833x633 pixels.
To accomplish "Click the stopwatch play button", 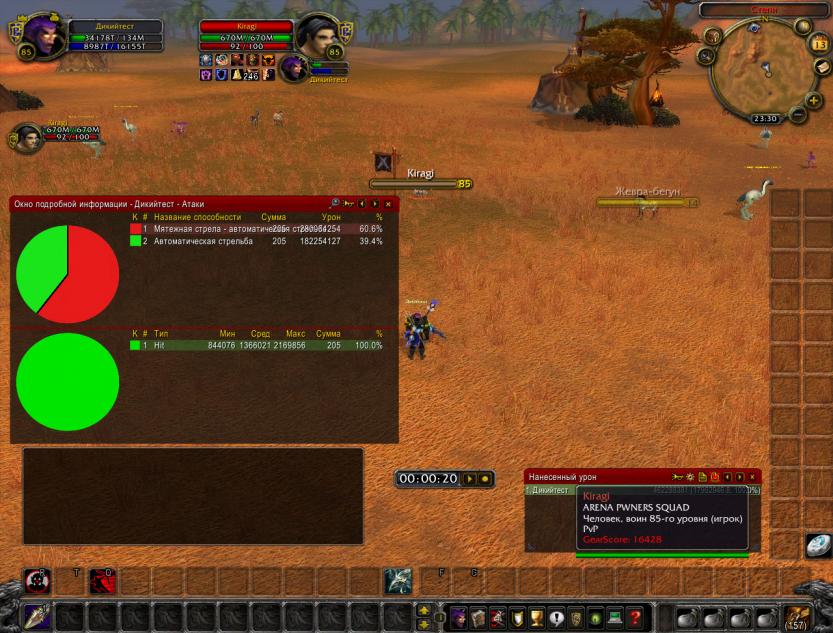I will (469, 479).
